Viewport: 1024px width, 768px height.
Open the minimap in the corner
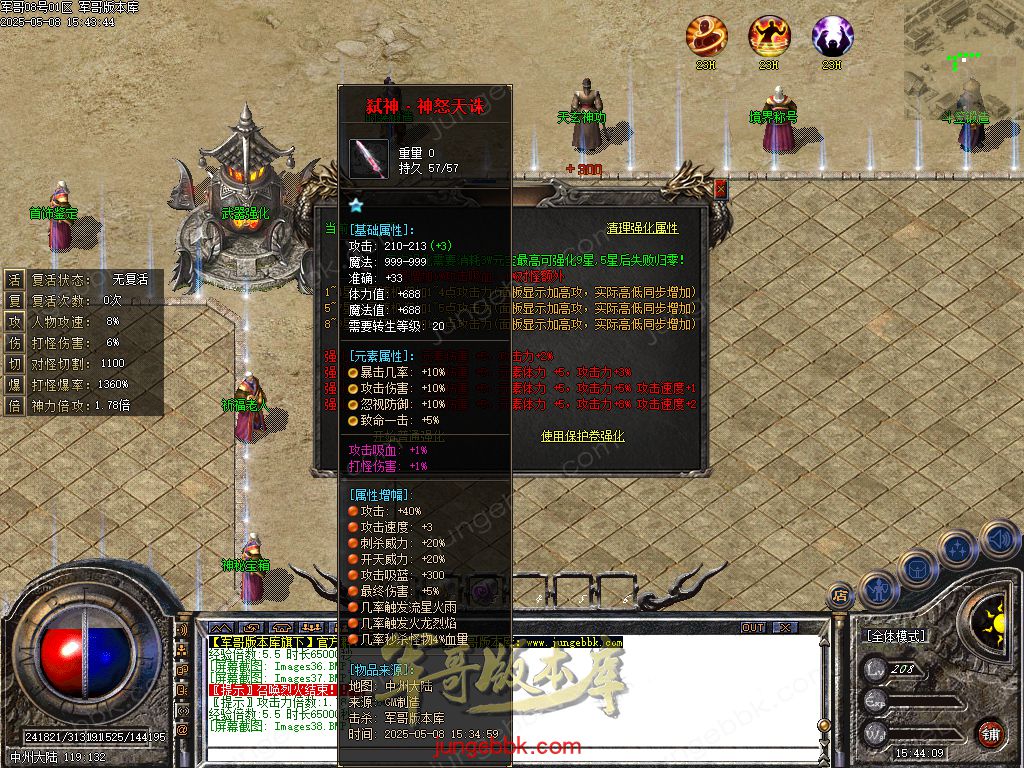pyautogui.click(x=964, y=60)
